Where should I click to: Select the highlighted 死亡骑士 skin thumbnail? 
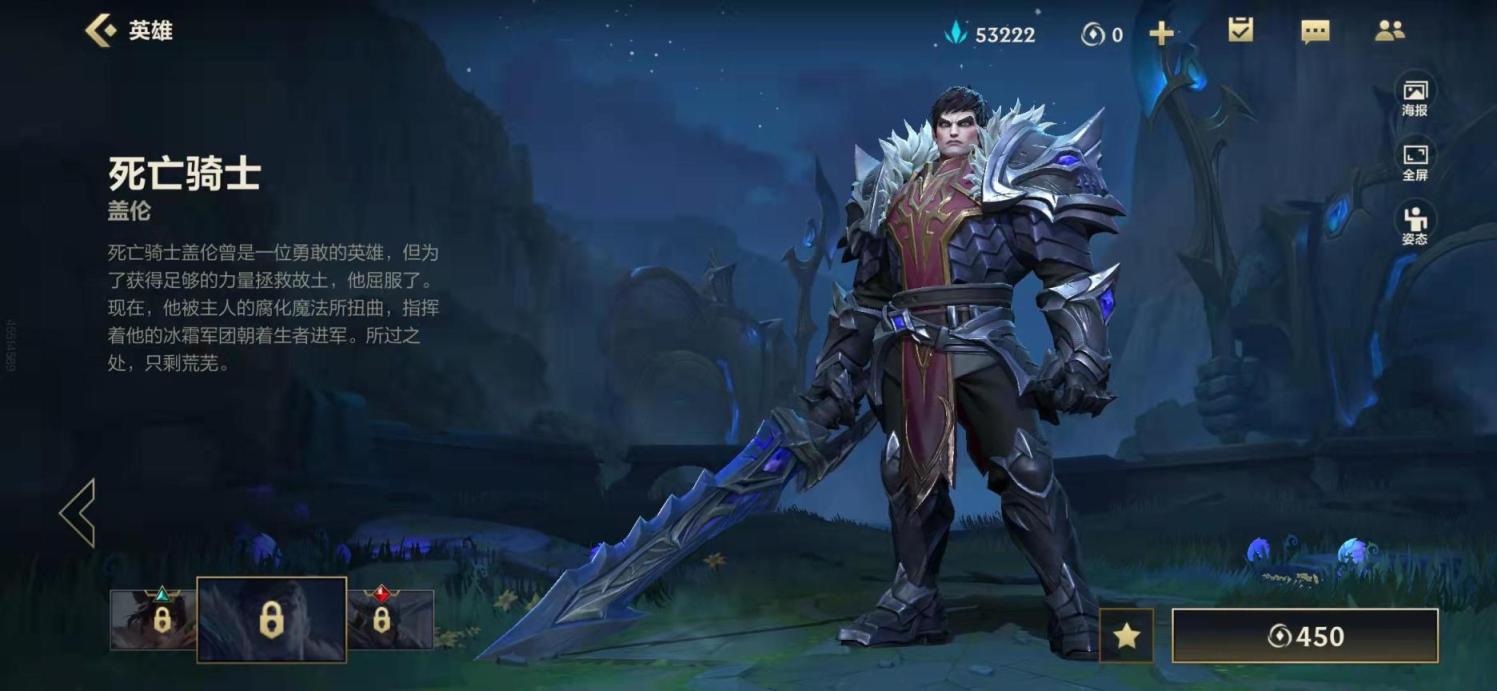[271, 620]
